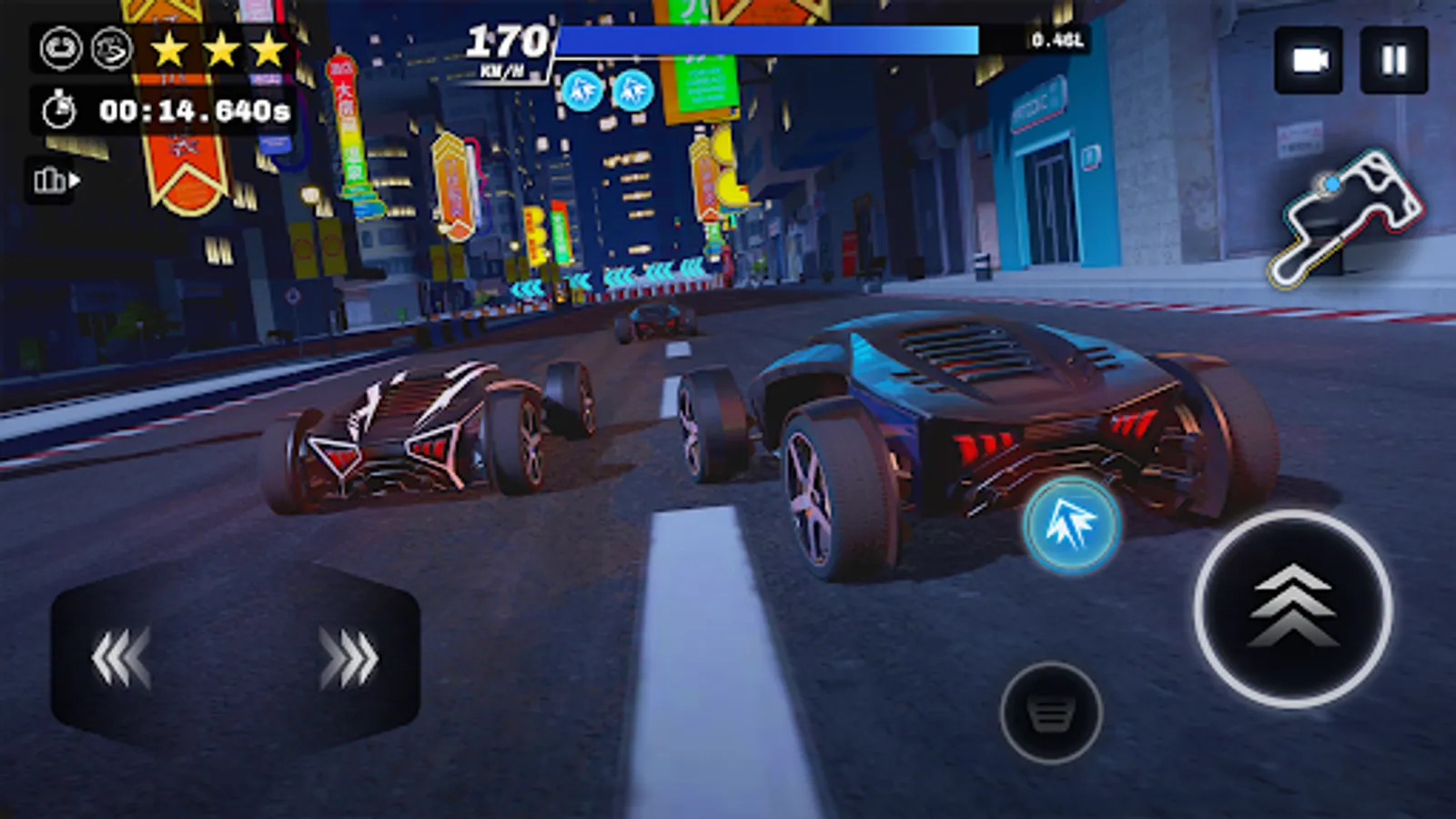The width and height of the screenshot is (1456, 819).
Task: Activate the first nitro charge icon
Action: [x=582, y=91]
